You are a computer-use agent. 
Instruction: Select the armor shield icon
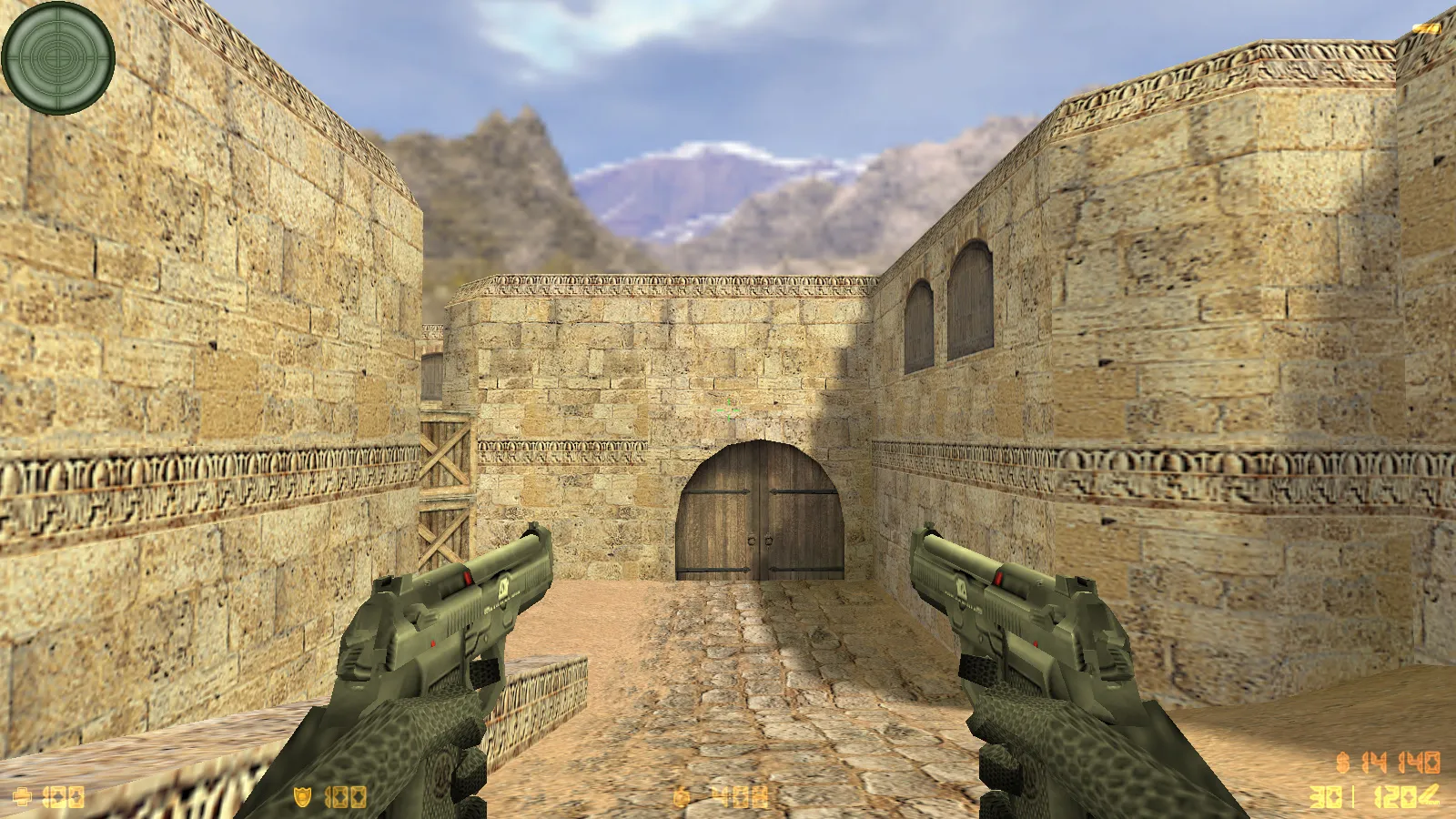click(301, 795)
